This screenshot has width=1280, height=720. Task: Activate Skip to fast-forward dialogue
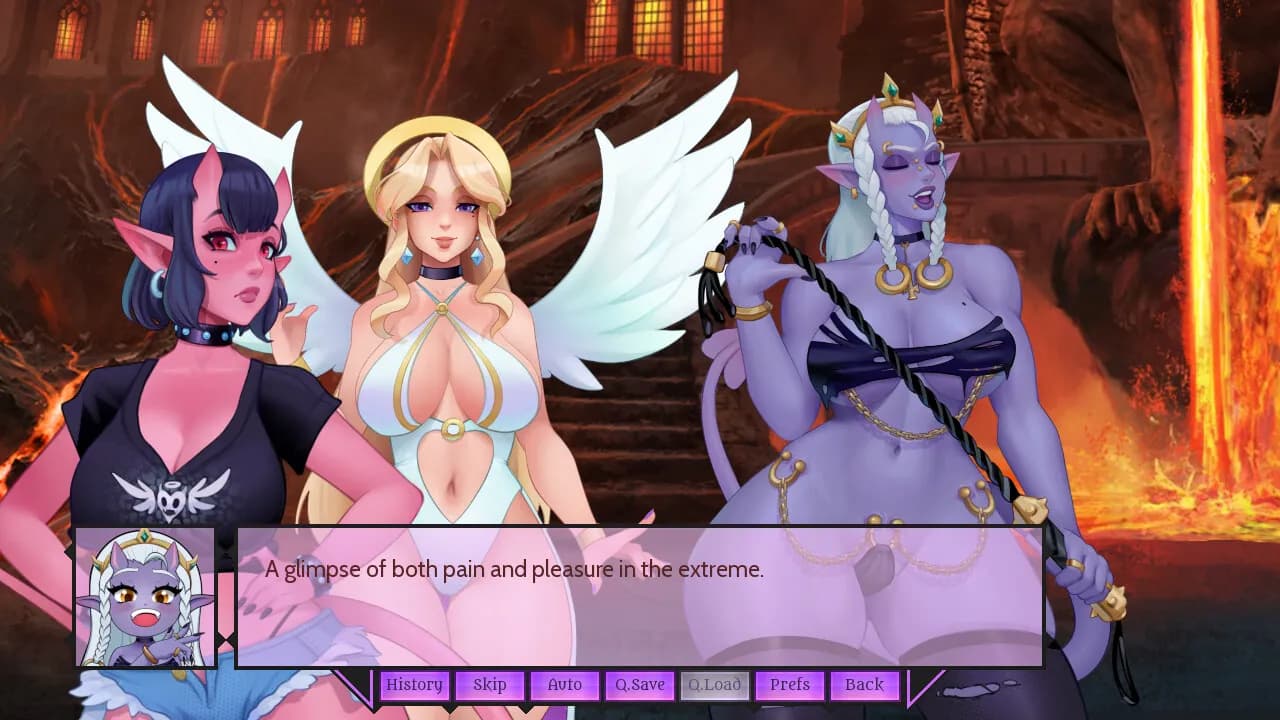(x=490, y=685)
